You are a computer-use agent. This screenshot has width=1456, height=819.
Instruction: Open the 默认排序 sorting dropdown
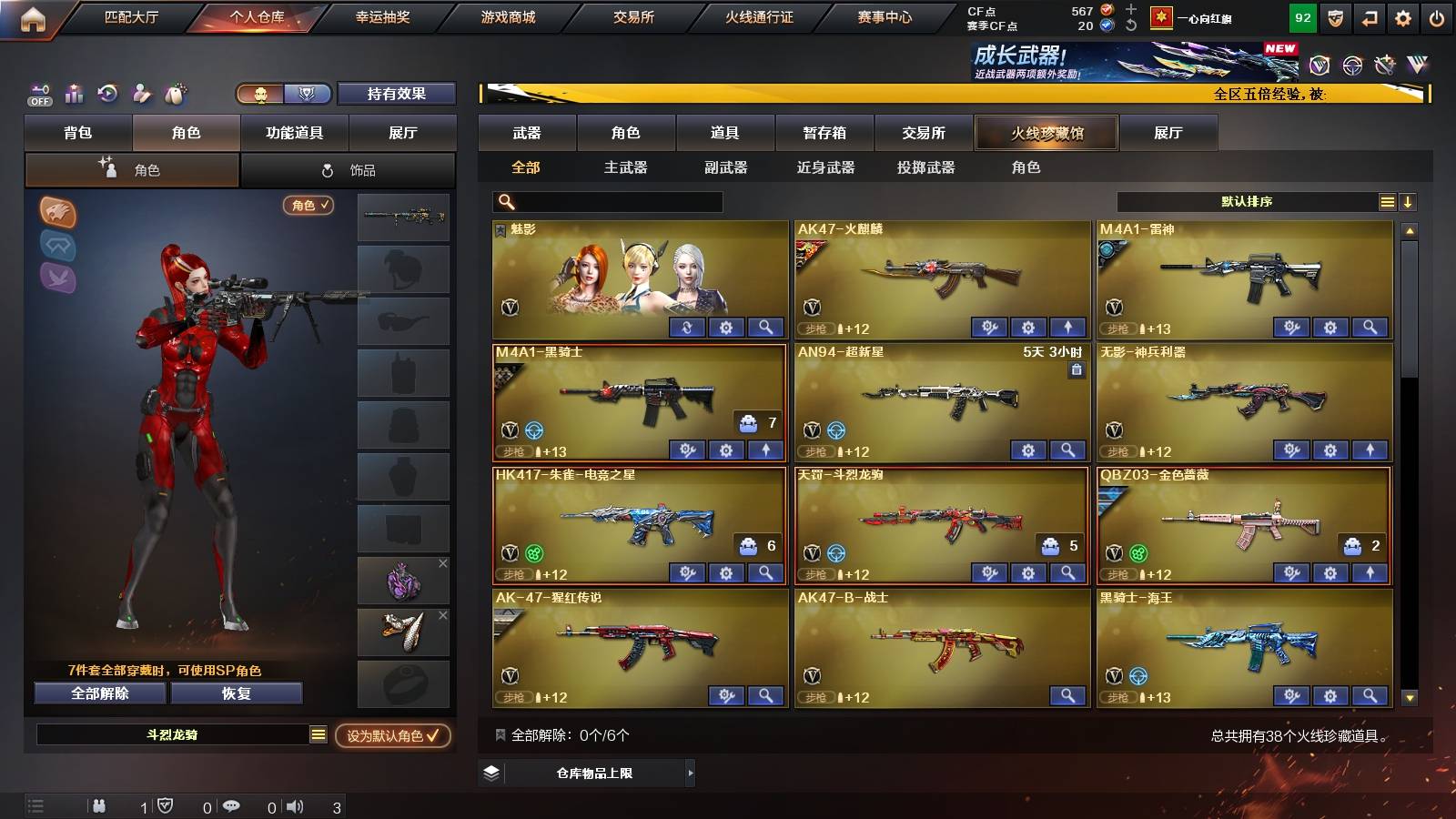1247,201
